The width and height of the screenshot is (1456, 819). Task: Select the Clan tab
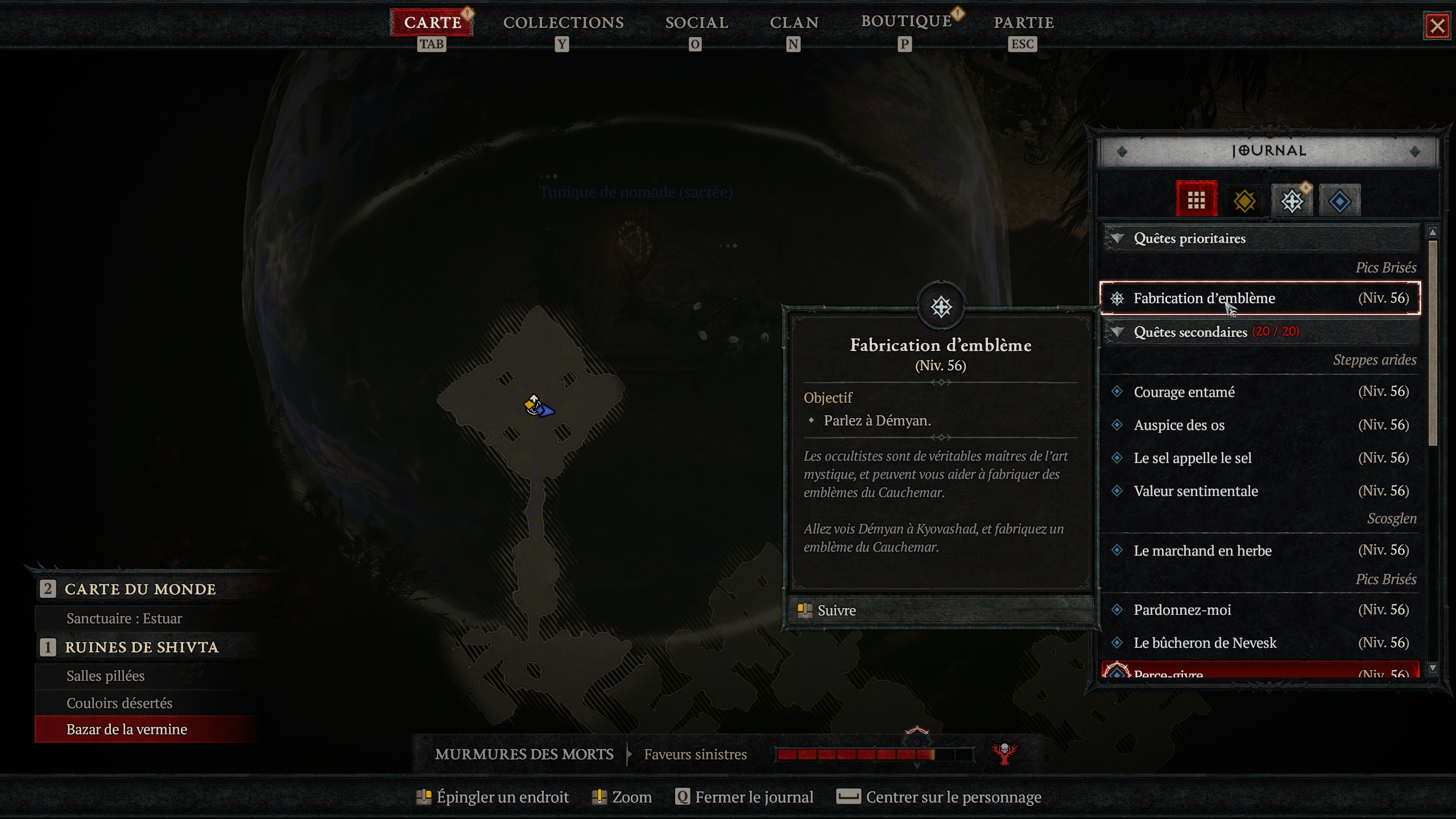click(x=794, y=23)
